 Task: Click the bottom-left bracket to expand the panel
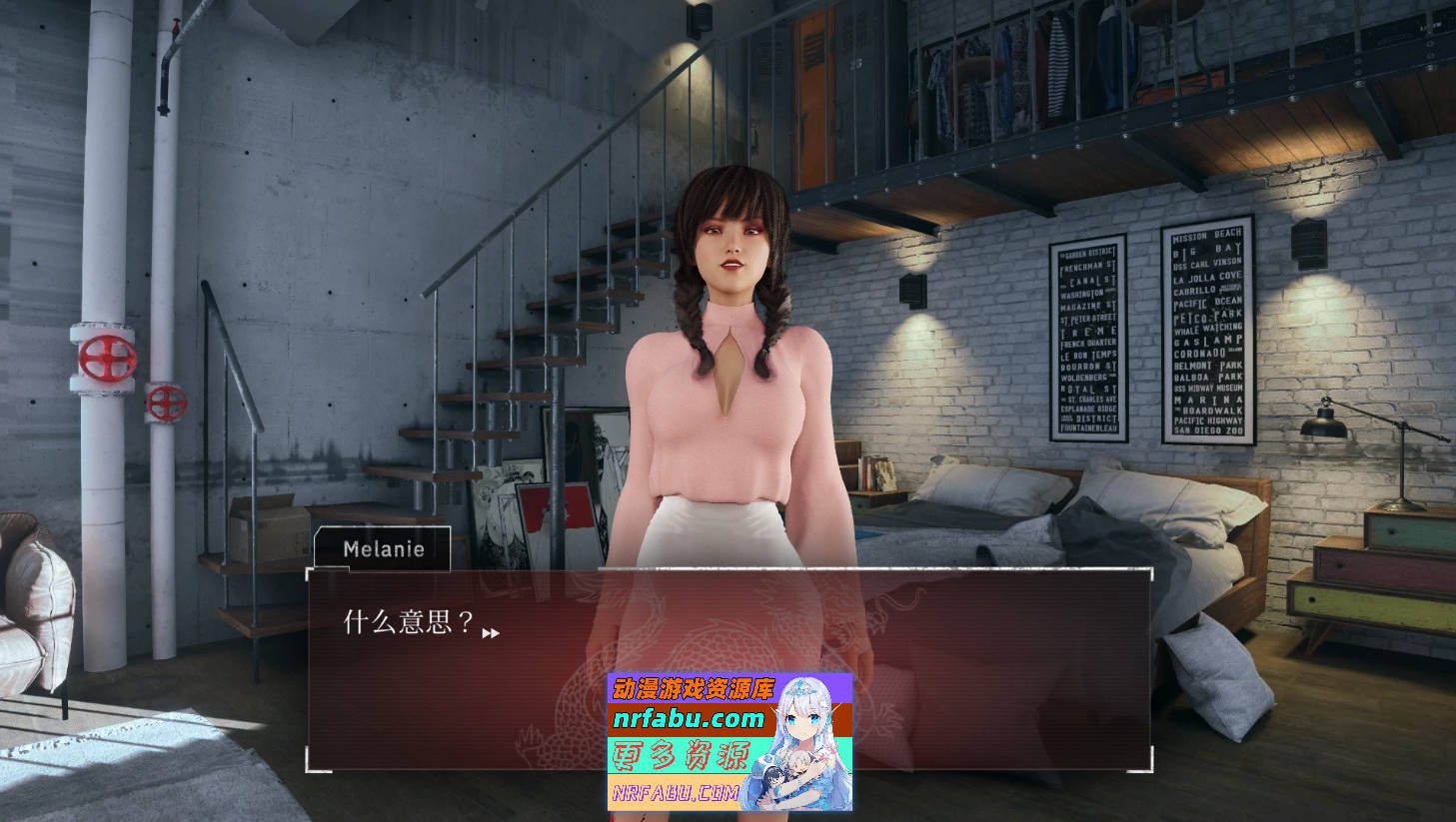[310, 769]
